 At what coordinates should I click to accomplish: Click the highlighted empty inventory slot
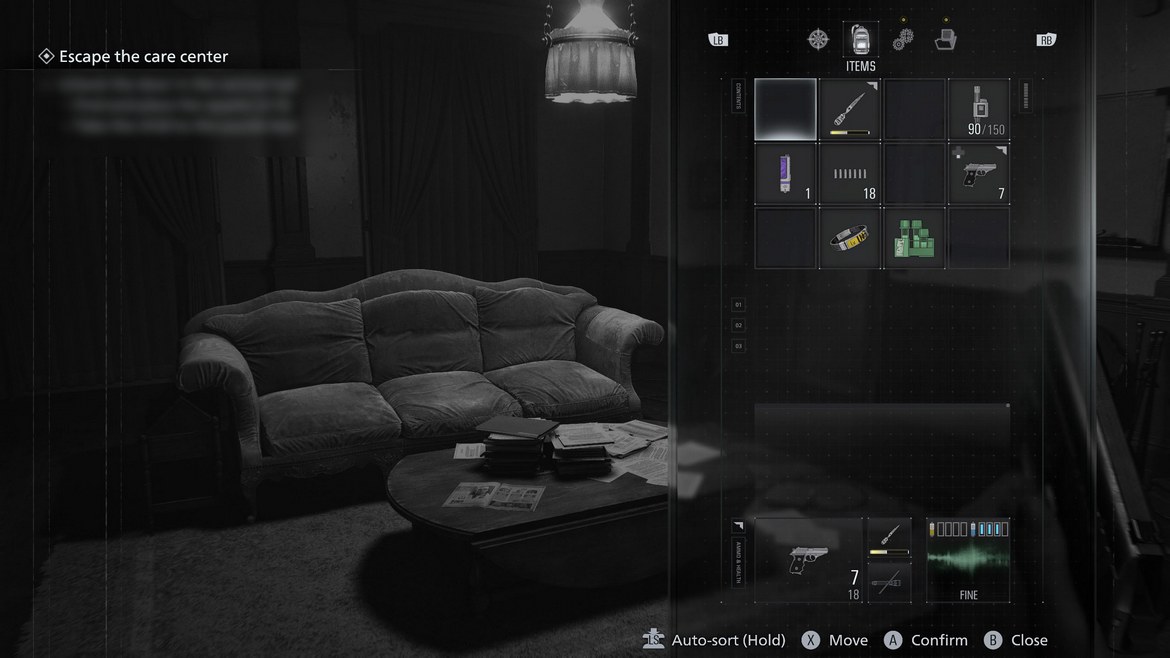786,110
